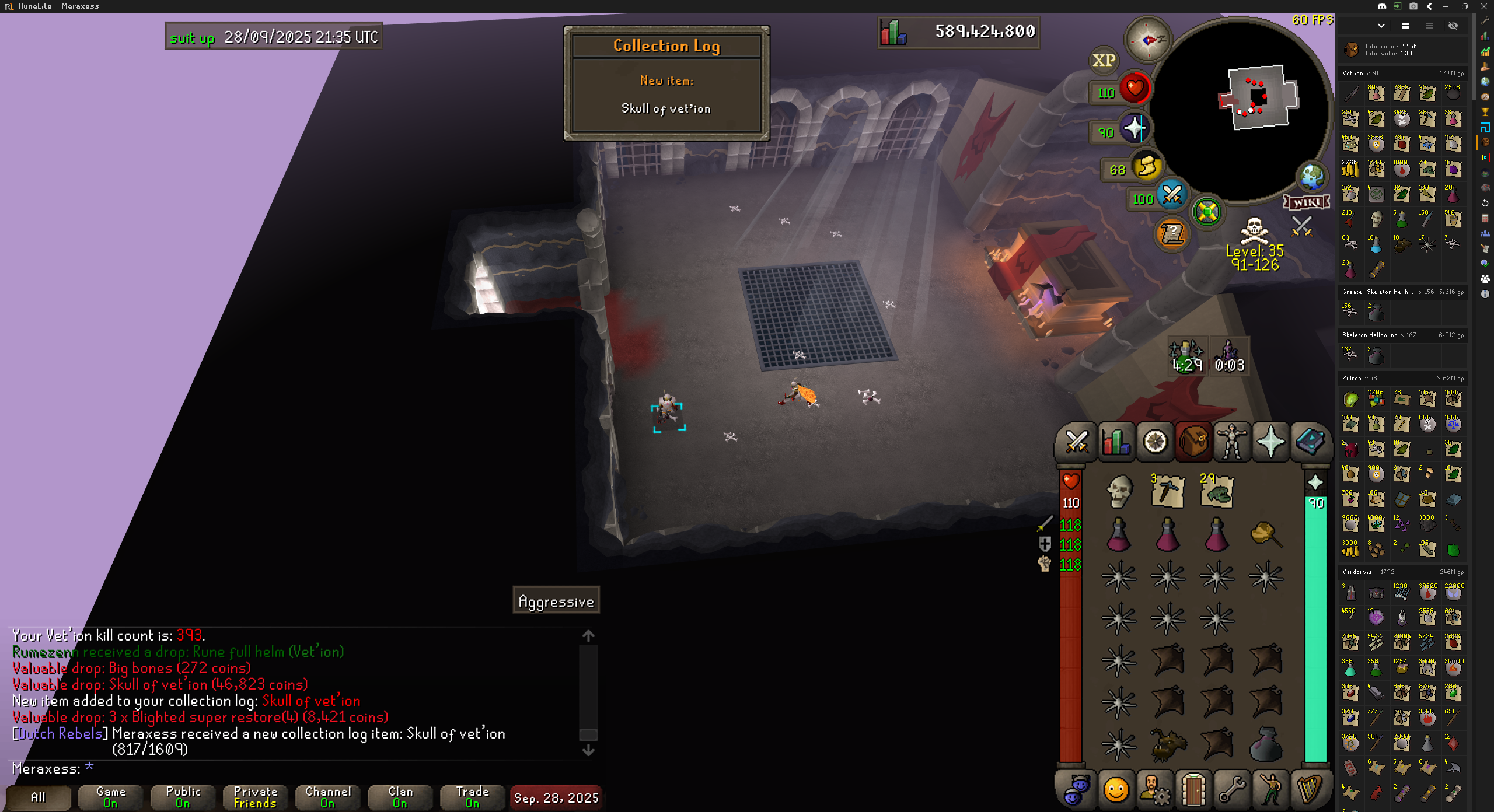Select the Game chat filter tab
Screen dimensions: 1494x812
pyautogui.click(x=110, y=797)
